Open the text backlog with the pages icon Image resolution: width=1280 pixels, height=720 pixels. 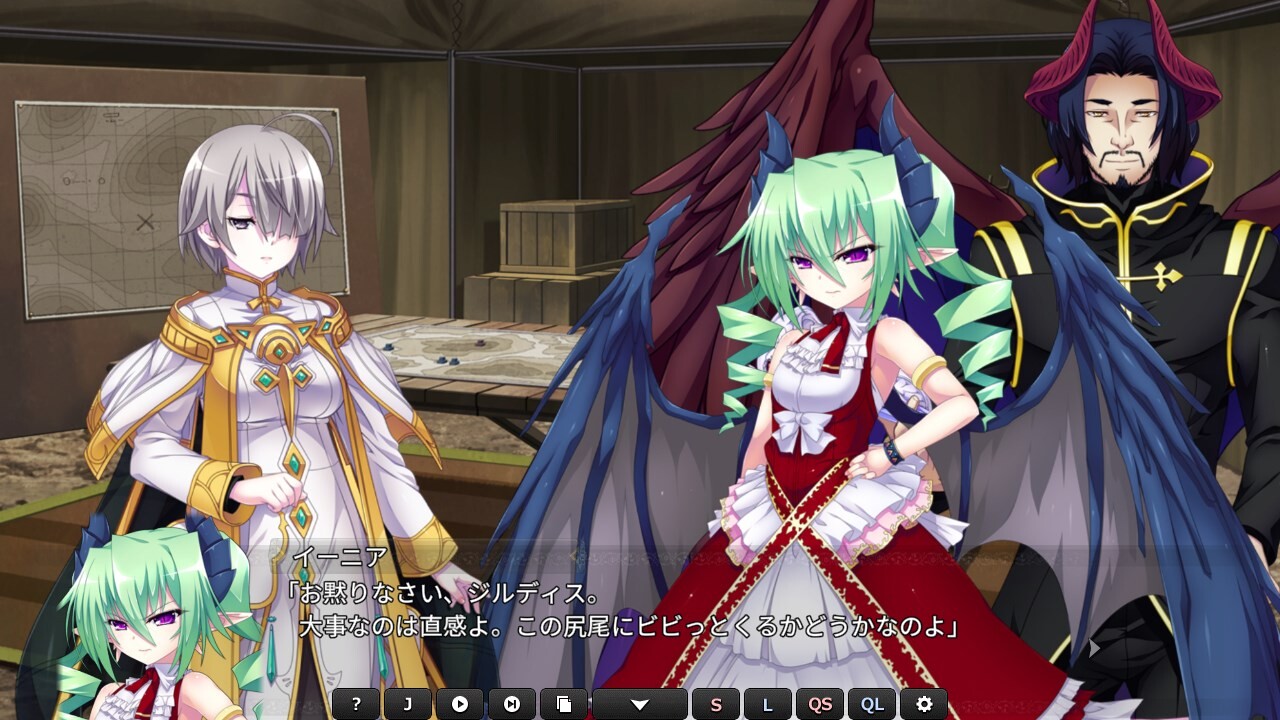pos(565,703)
